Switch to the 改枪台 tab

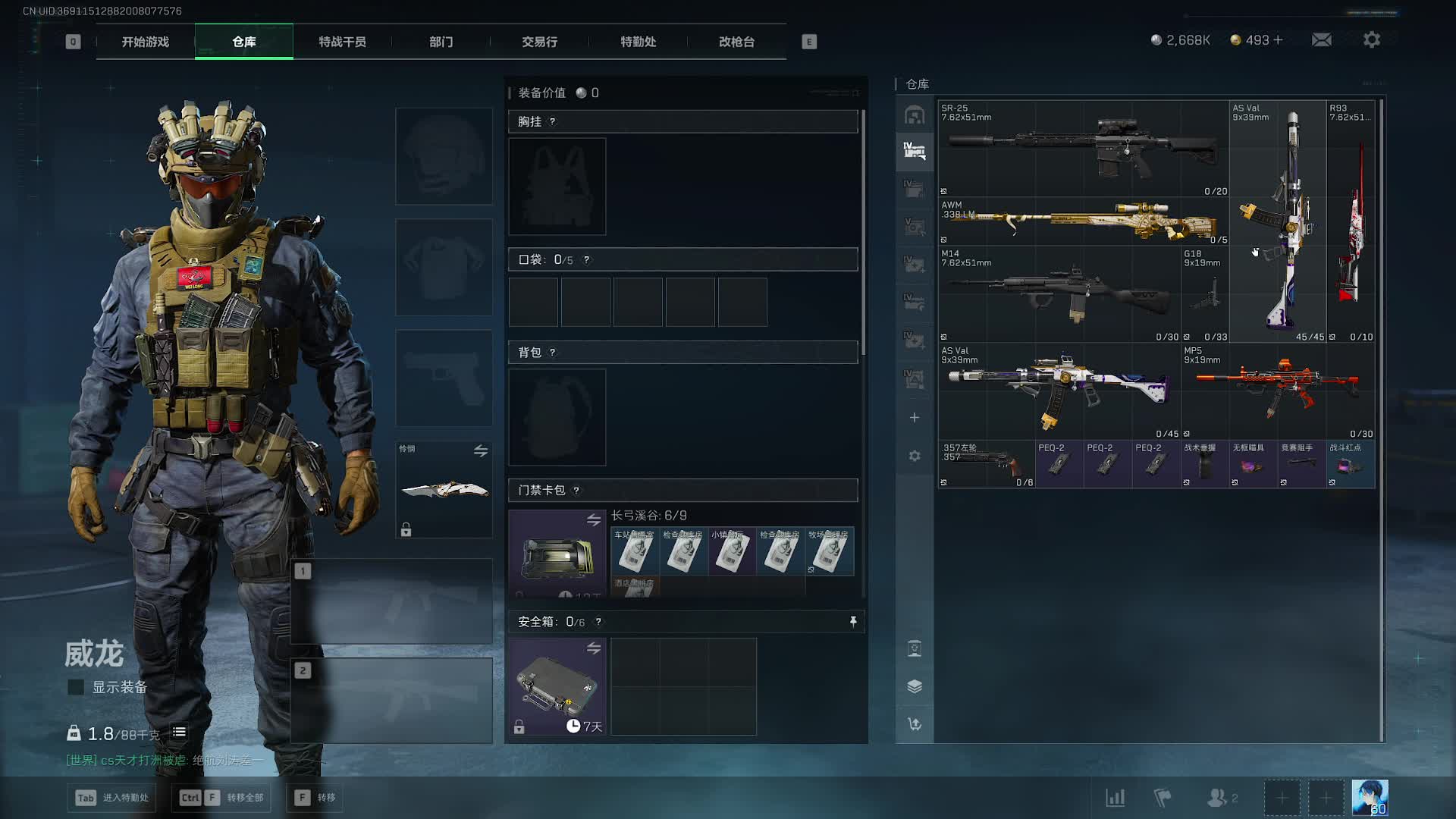(736, 42)
